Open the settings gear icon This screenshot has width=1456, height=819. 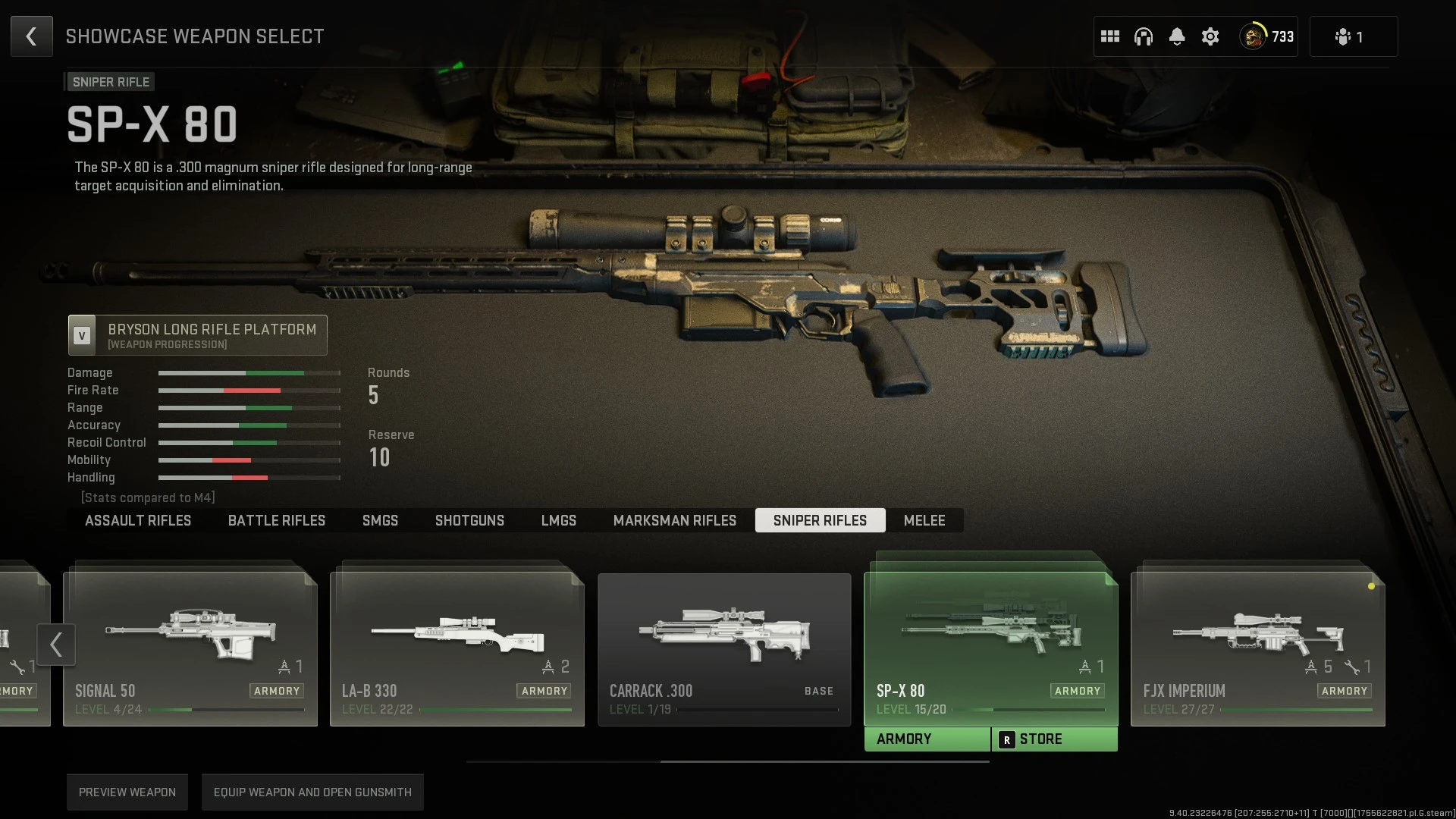[x=1210, y=36]
